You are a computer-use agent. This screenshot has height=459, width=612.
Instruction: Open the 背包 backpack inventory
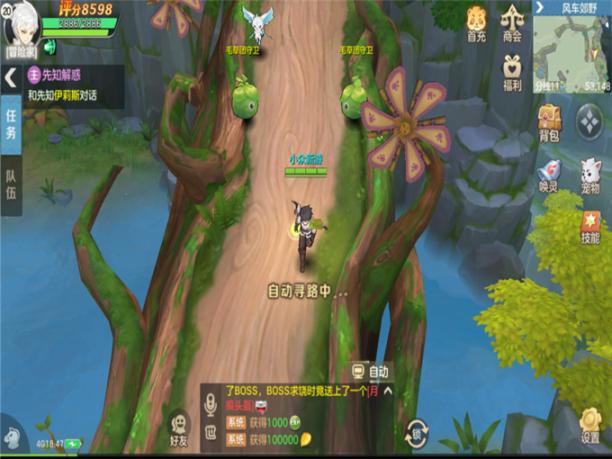[549, 124]
